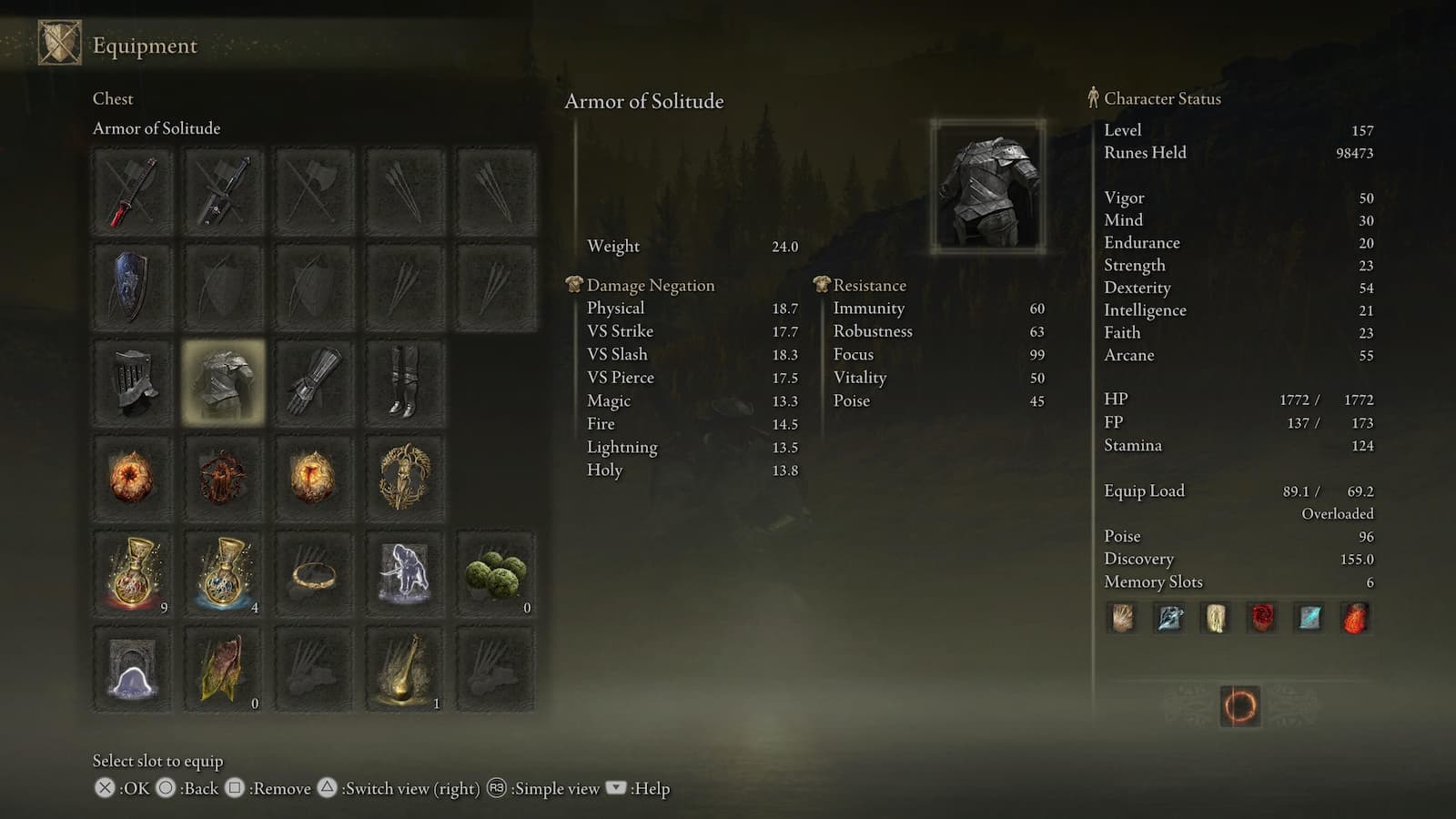
Task: Select the arrow quiver slot
Action: [x=405, y=191]
